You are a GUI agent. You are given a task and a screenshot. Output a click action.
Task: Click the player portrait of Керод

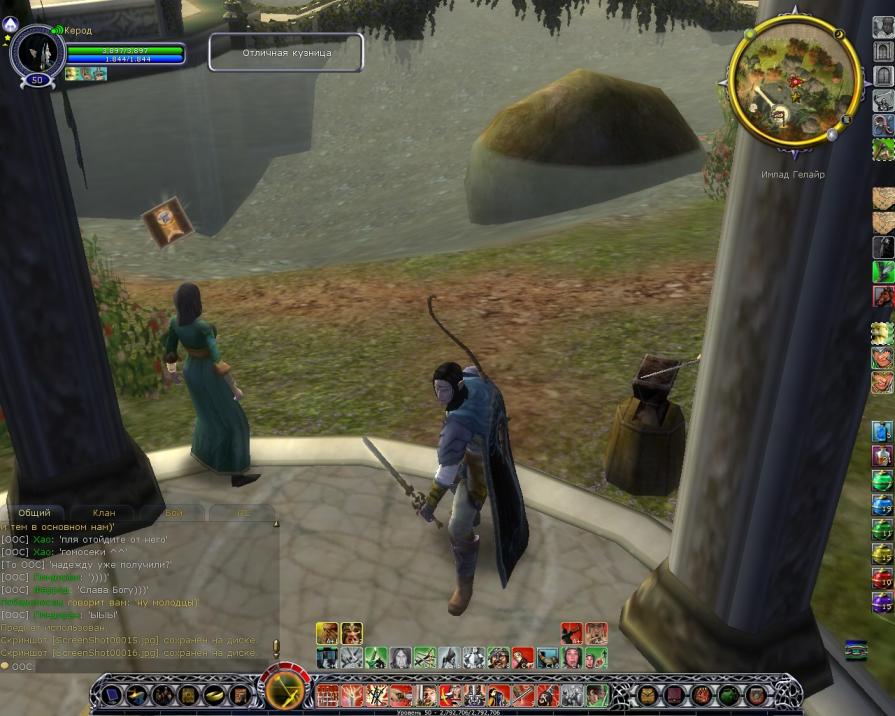click(x=37, y=52)
